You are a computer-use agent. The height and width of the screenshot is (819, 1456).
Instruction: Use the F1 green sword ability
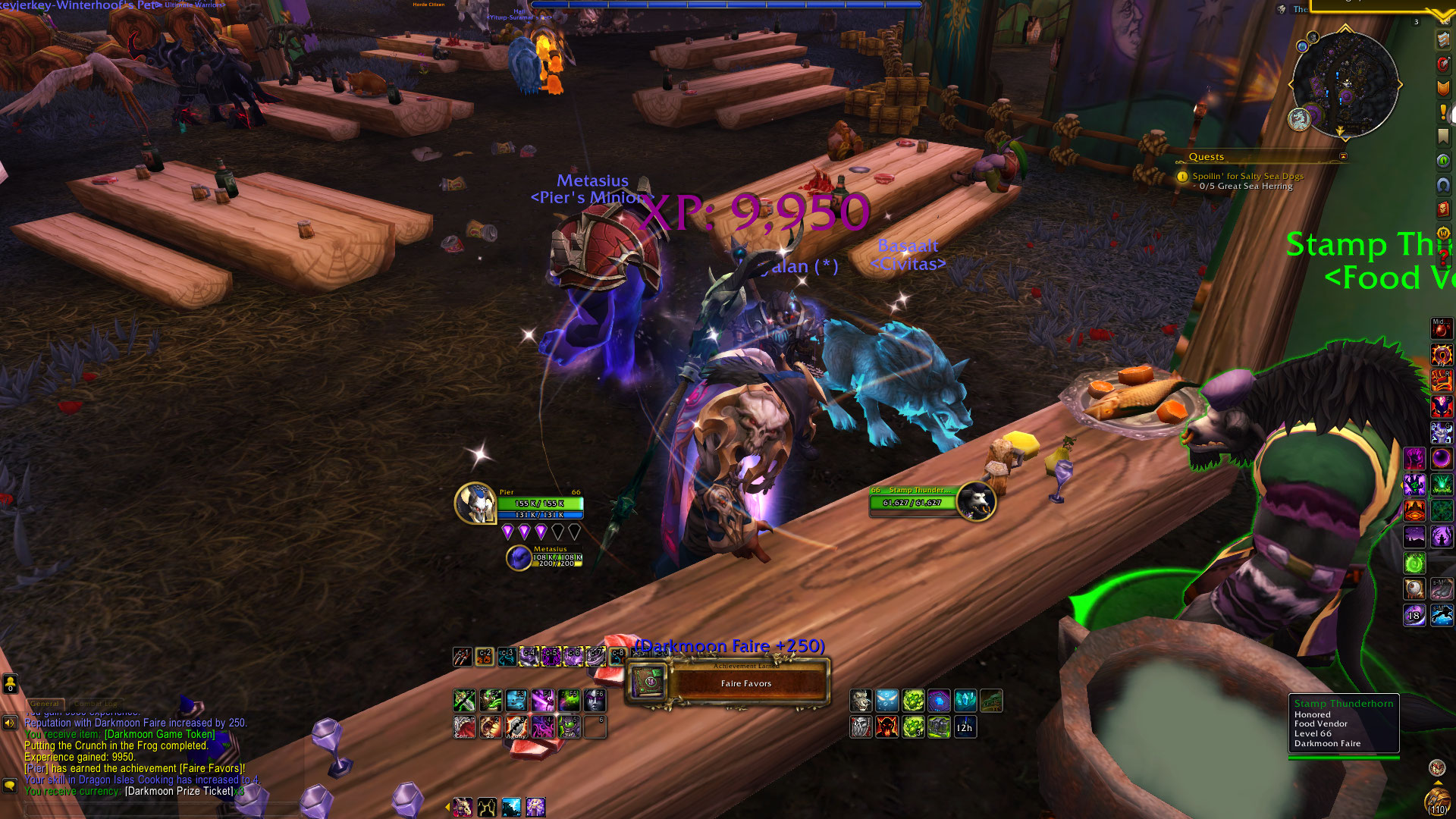click(464, 699)
